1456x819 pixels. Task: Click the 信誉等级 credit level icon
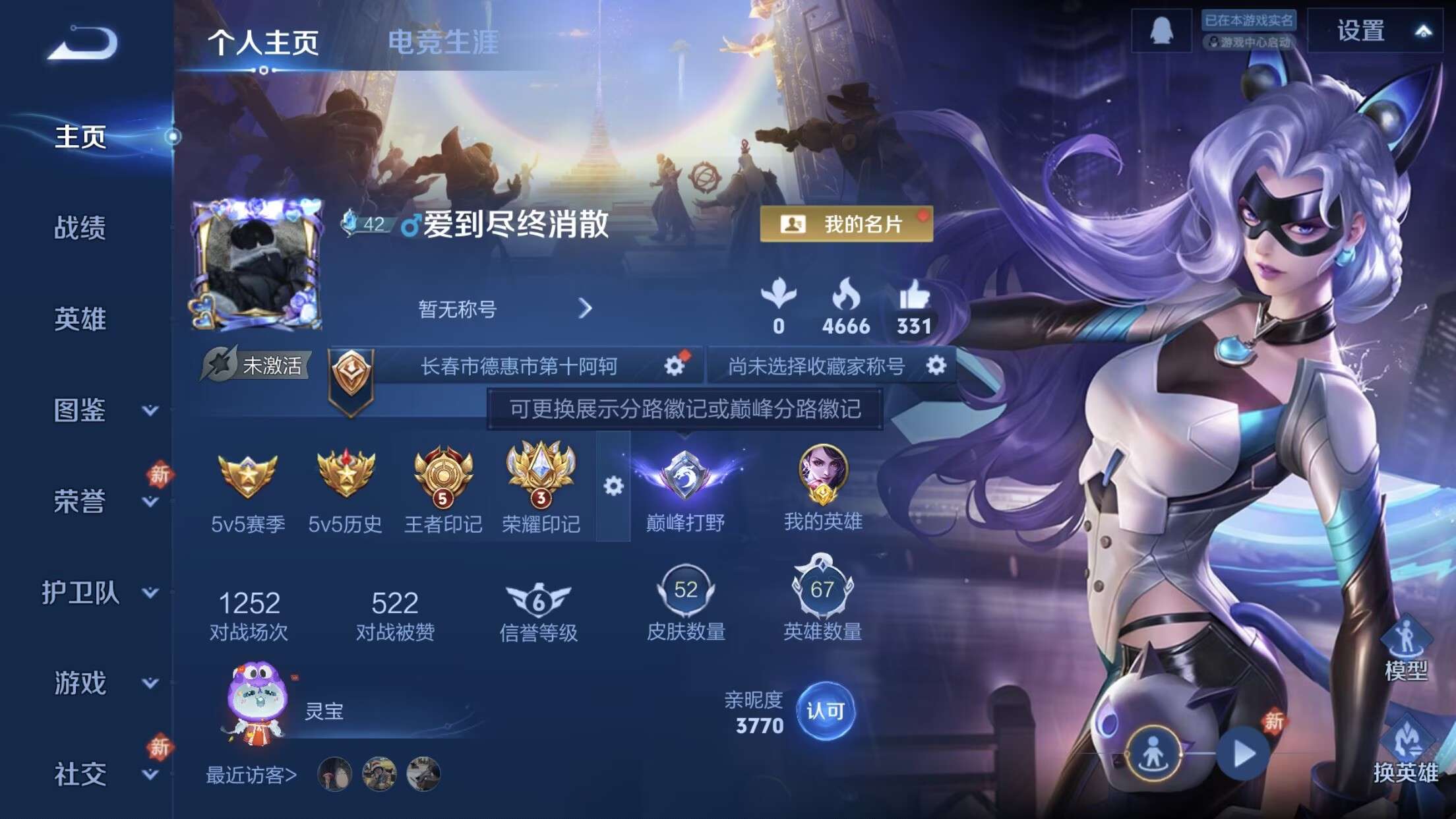(x=539, y=595)
